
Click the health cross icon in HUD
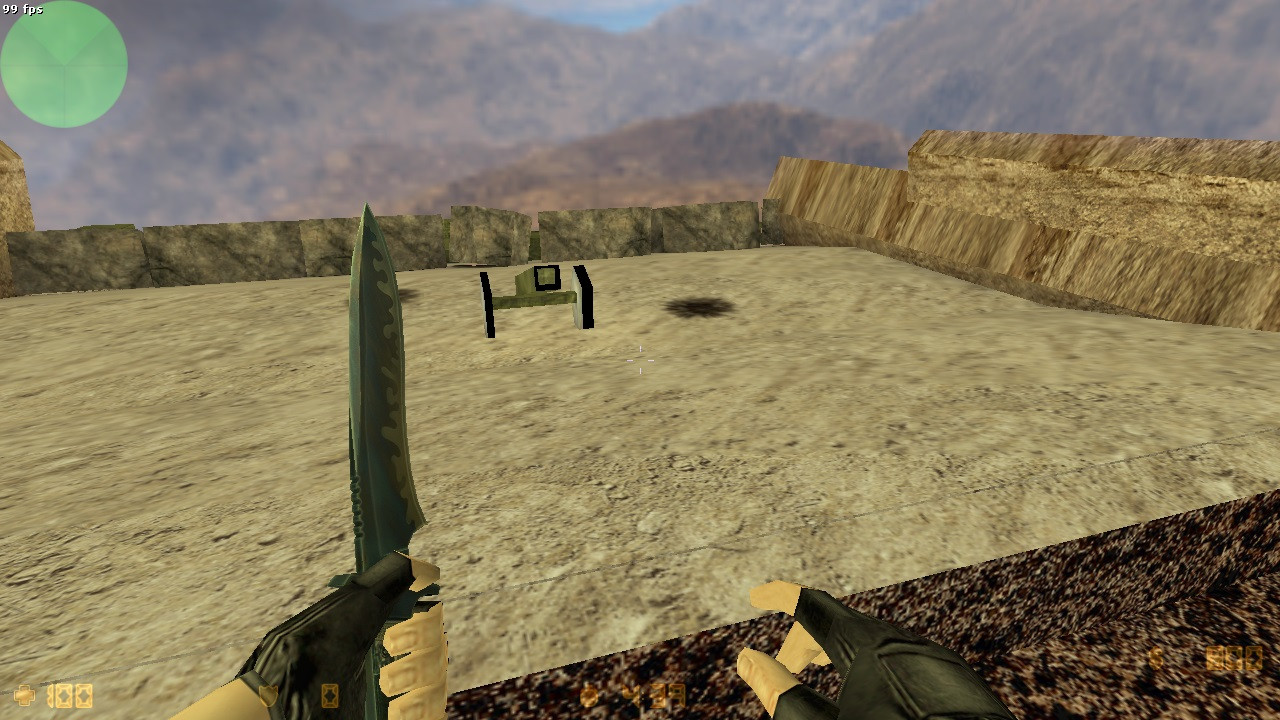(x=25, y=693)
